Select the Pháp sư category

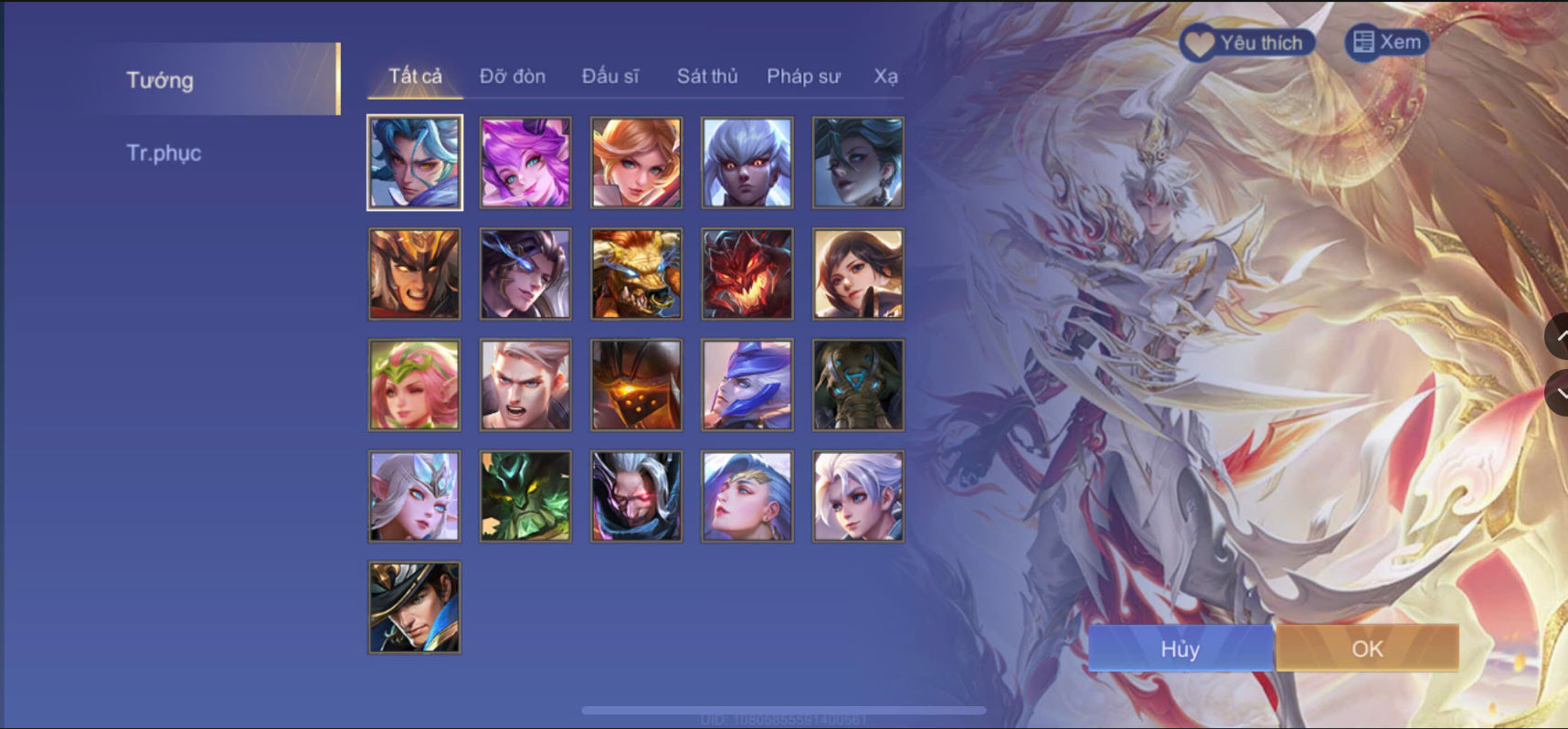(805, 77)
